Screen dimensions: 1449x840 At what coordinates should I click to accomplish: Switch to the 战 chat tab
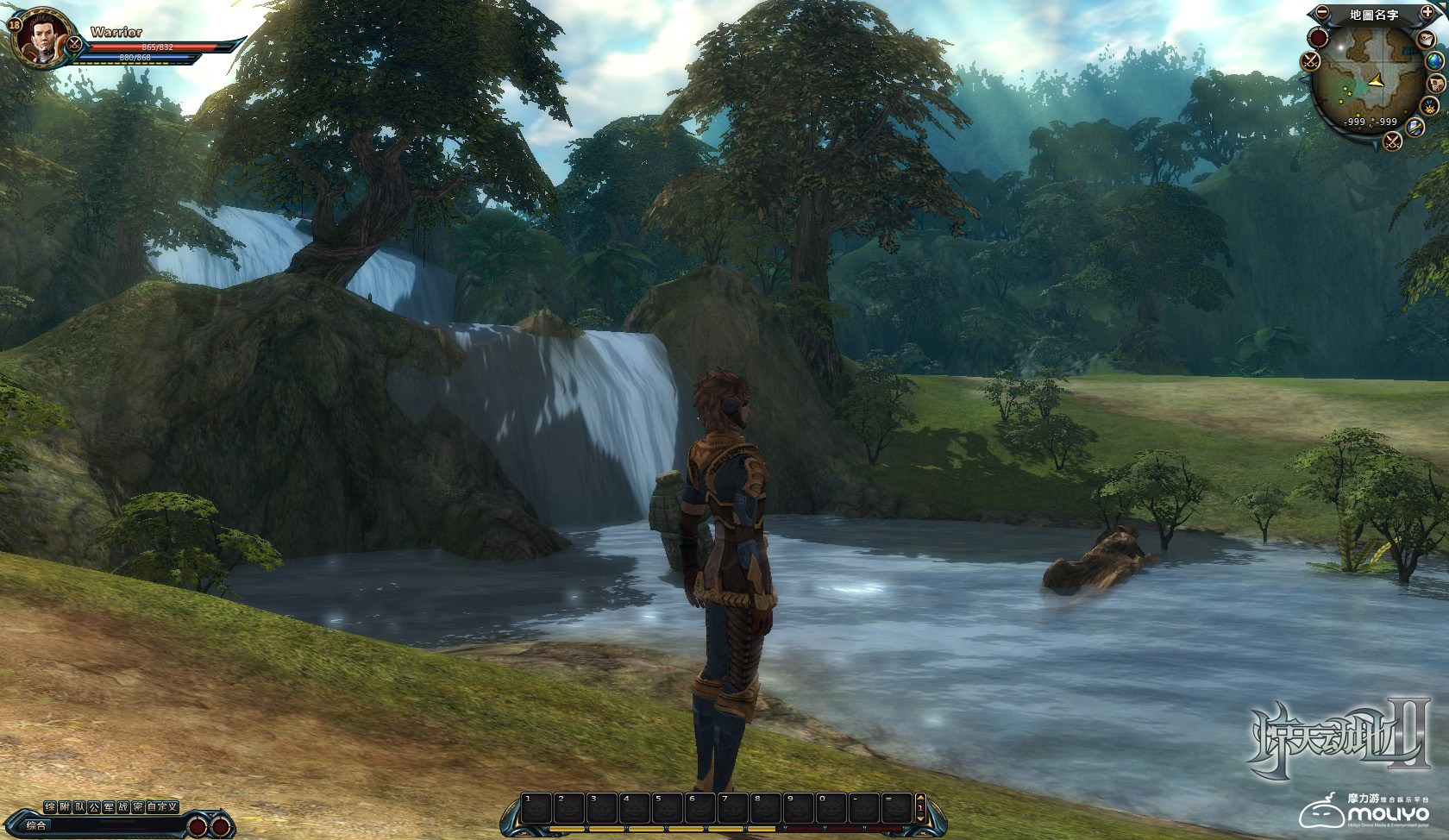coord(123,807)
